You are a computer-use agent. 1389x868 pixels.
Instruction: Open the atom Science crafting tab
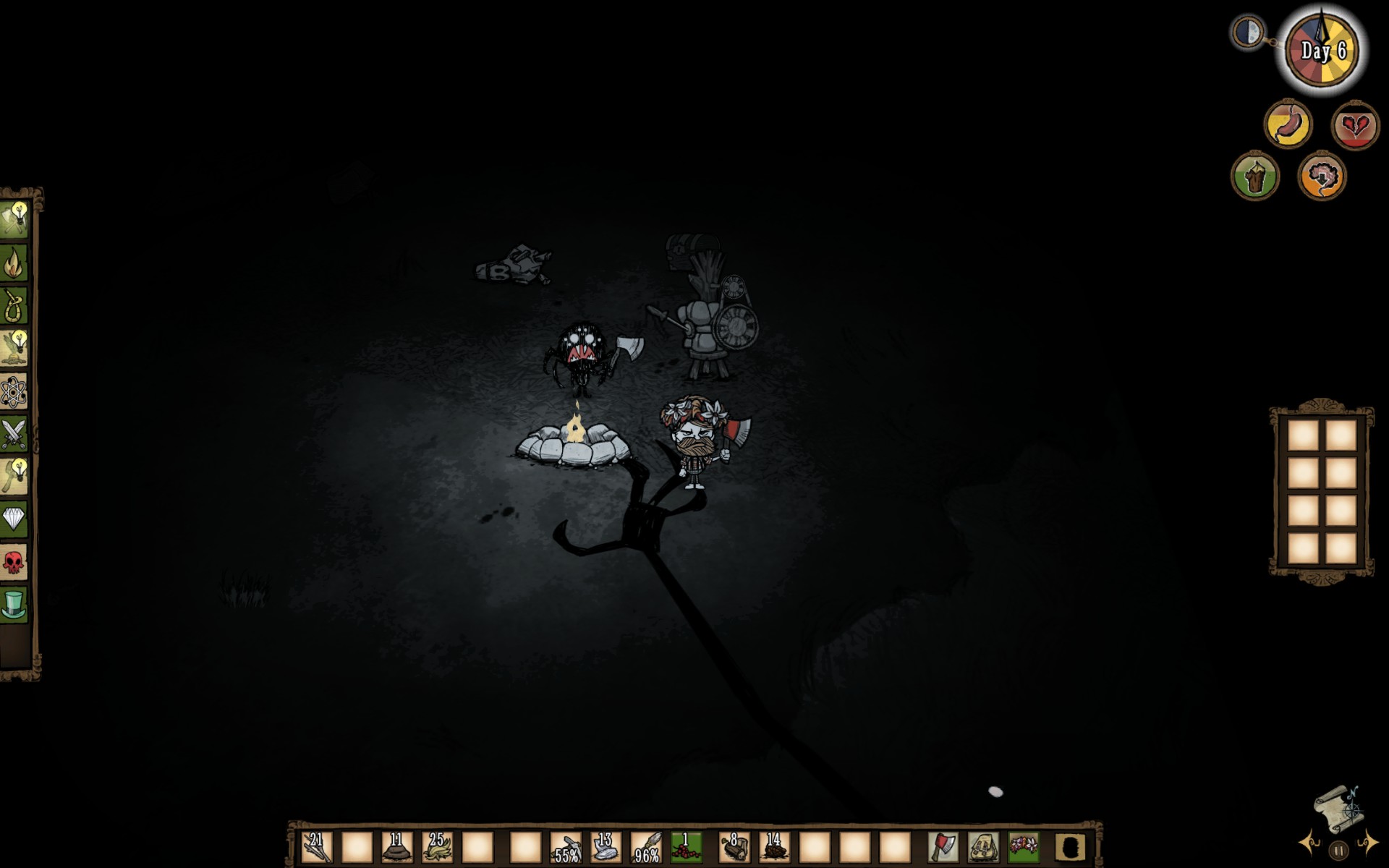(x=14, y=392)
